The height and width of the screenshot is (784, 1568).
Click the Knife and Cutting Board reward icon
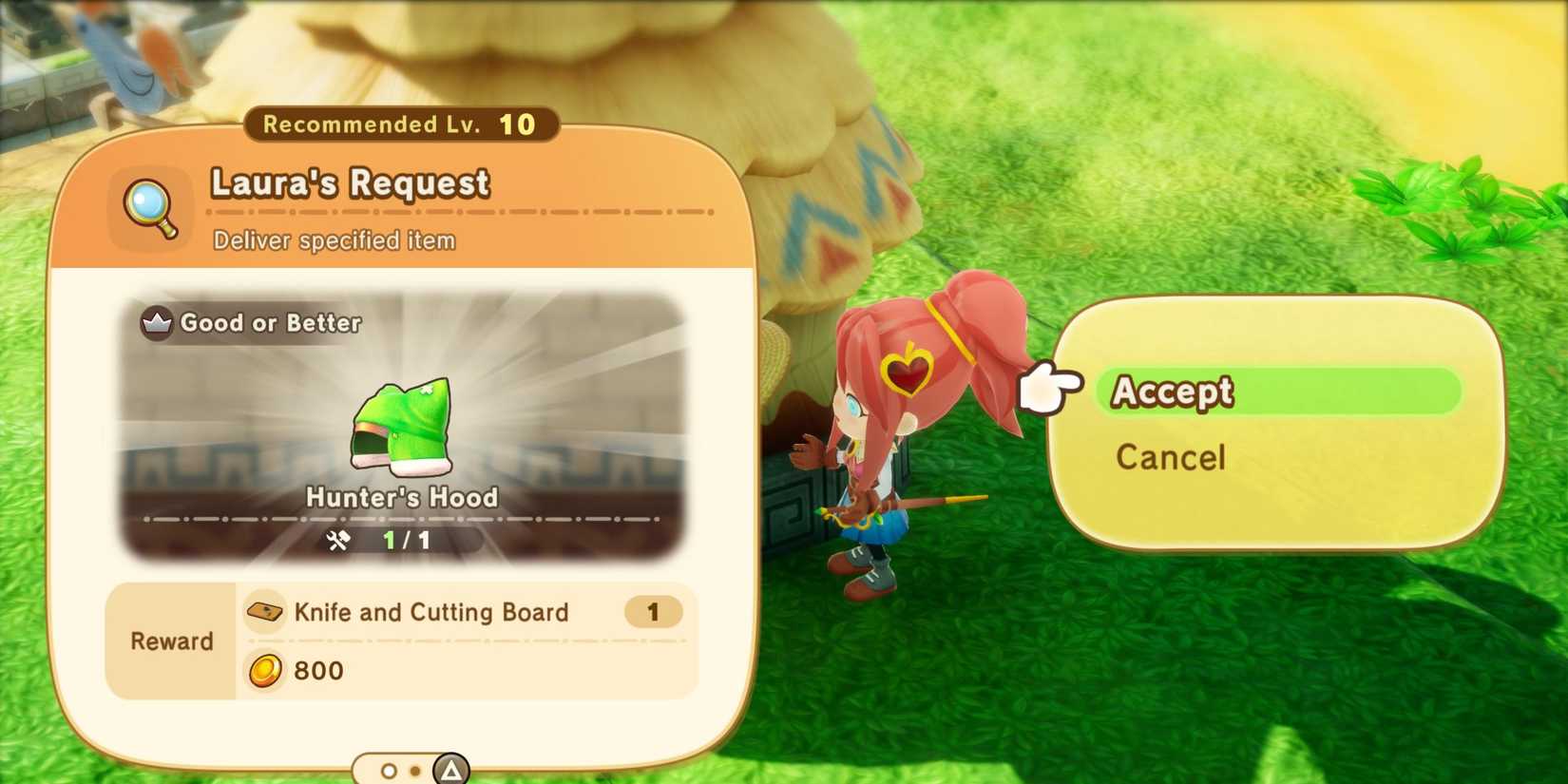pos(264,612)
